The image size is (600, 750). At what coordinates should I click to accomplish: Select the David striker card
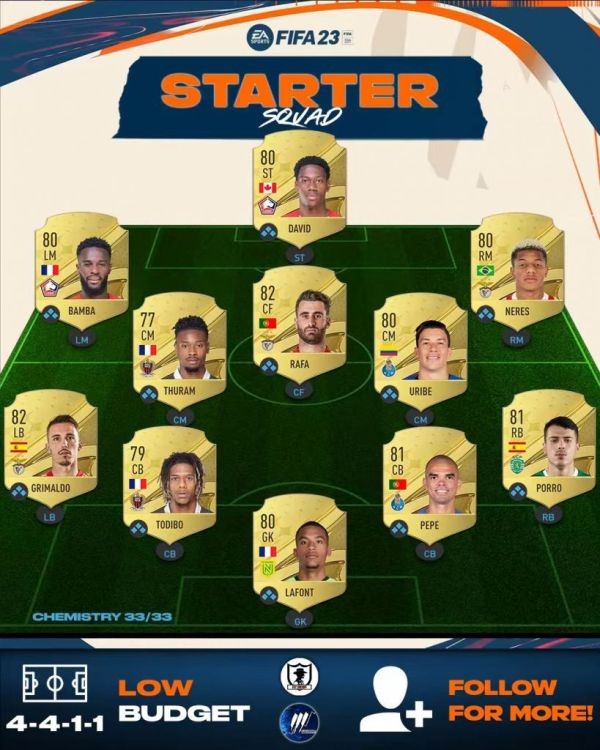pyautogui.click(x=300, y=190)
